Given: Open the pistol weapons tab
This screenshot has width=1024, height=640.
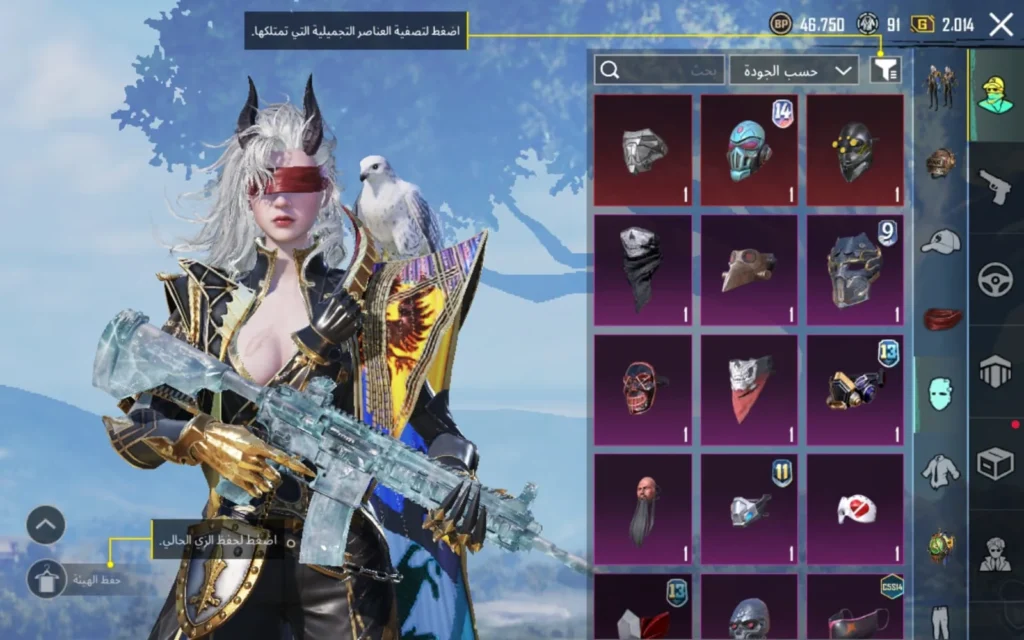Looking at the screenshot, I should click(996, 186).
